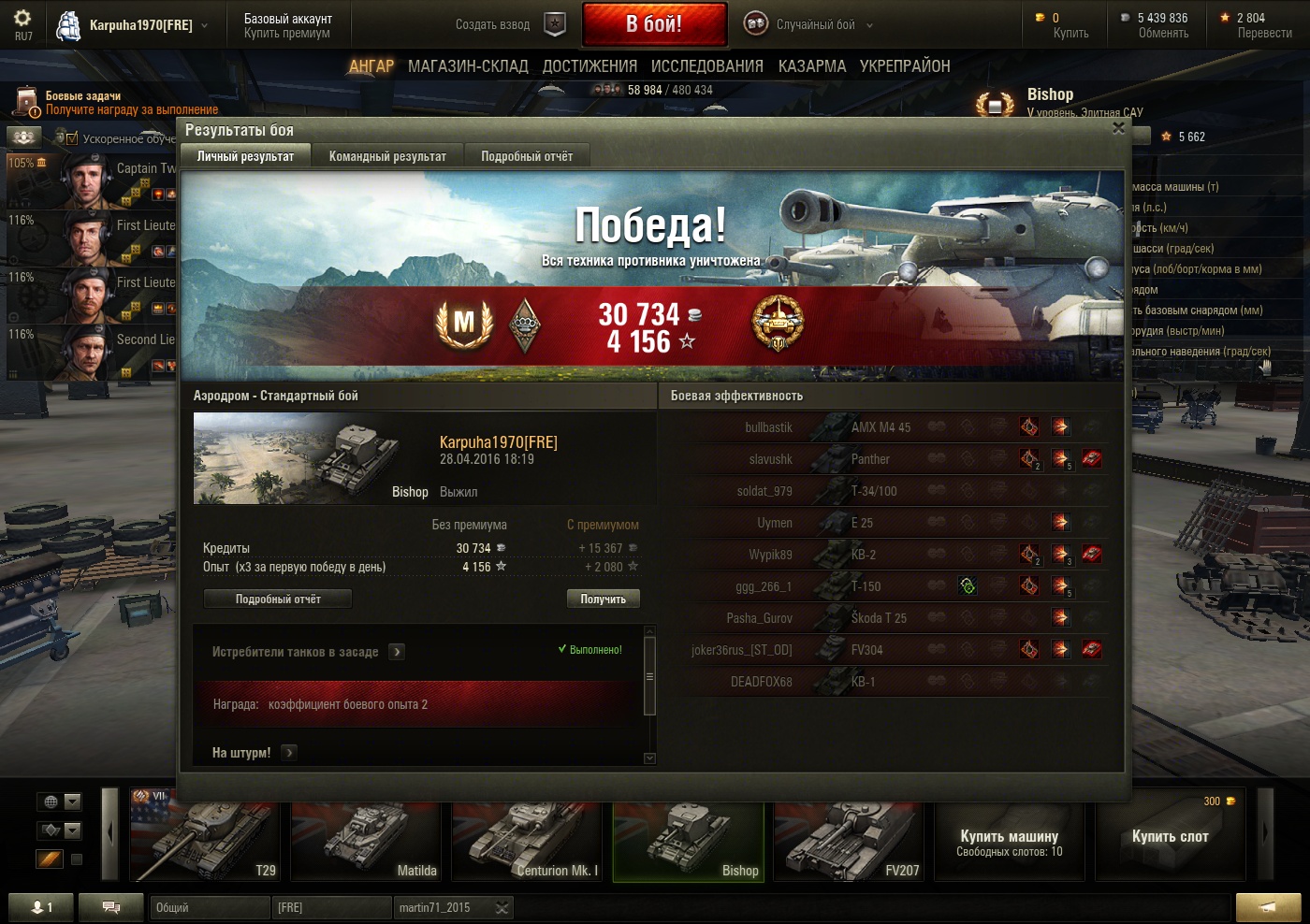Expand the На штурм! mission
Image resolution: width=1310 pixels, height=924 pixels.
[x=289, y=752]
